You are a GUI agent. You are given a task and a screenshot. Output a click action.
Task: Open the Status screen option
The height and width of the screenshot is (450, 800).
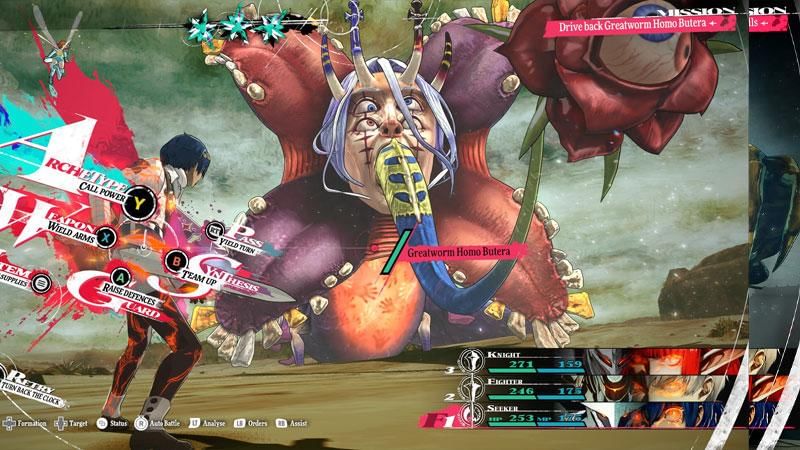point(113,423)
